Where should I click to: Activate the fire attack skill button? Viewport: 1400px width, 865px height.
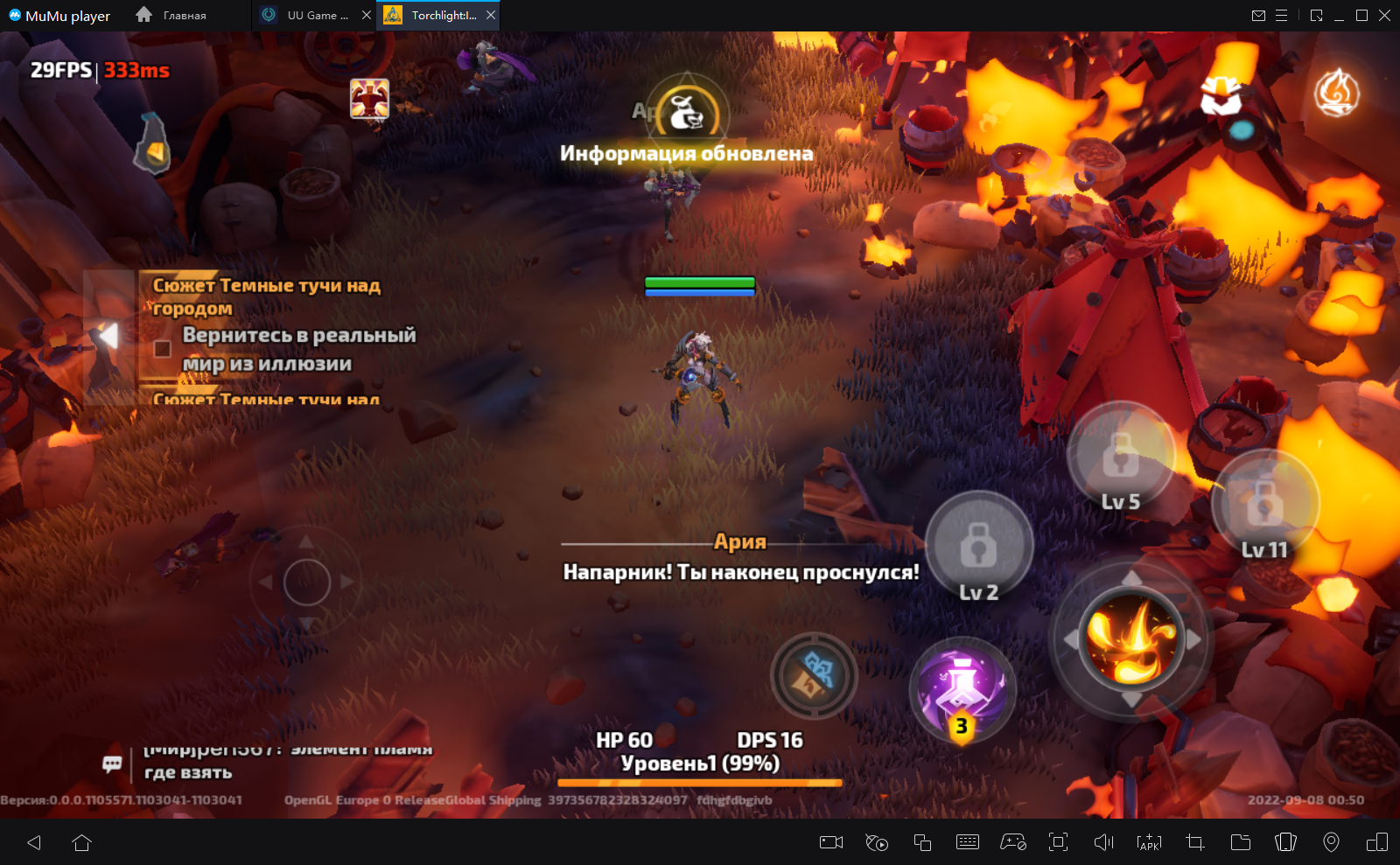tap(1131, 638)
